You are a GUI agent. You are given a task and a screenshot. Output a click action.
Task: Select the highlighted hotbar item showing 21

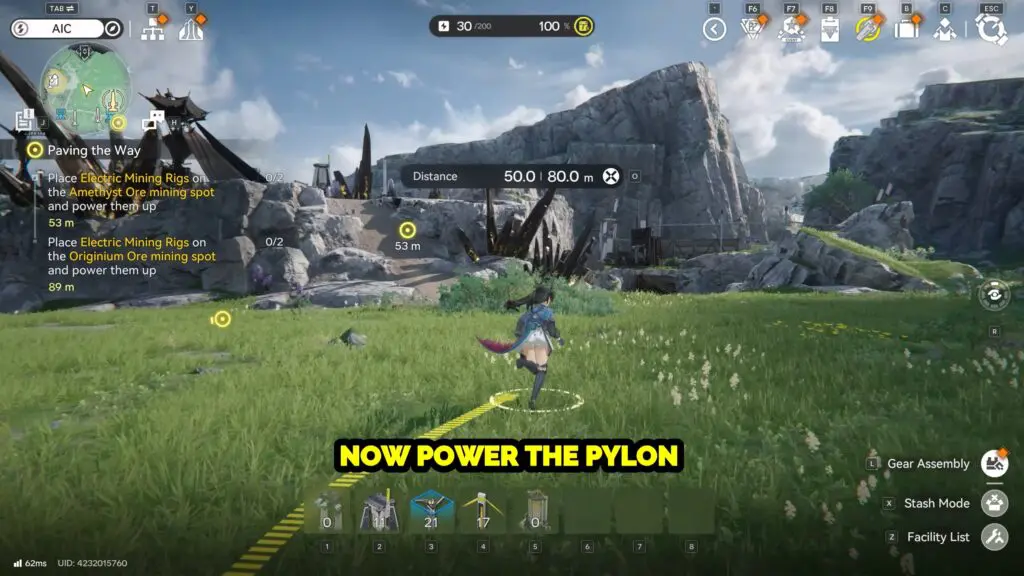(x=432, y=511)
